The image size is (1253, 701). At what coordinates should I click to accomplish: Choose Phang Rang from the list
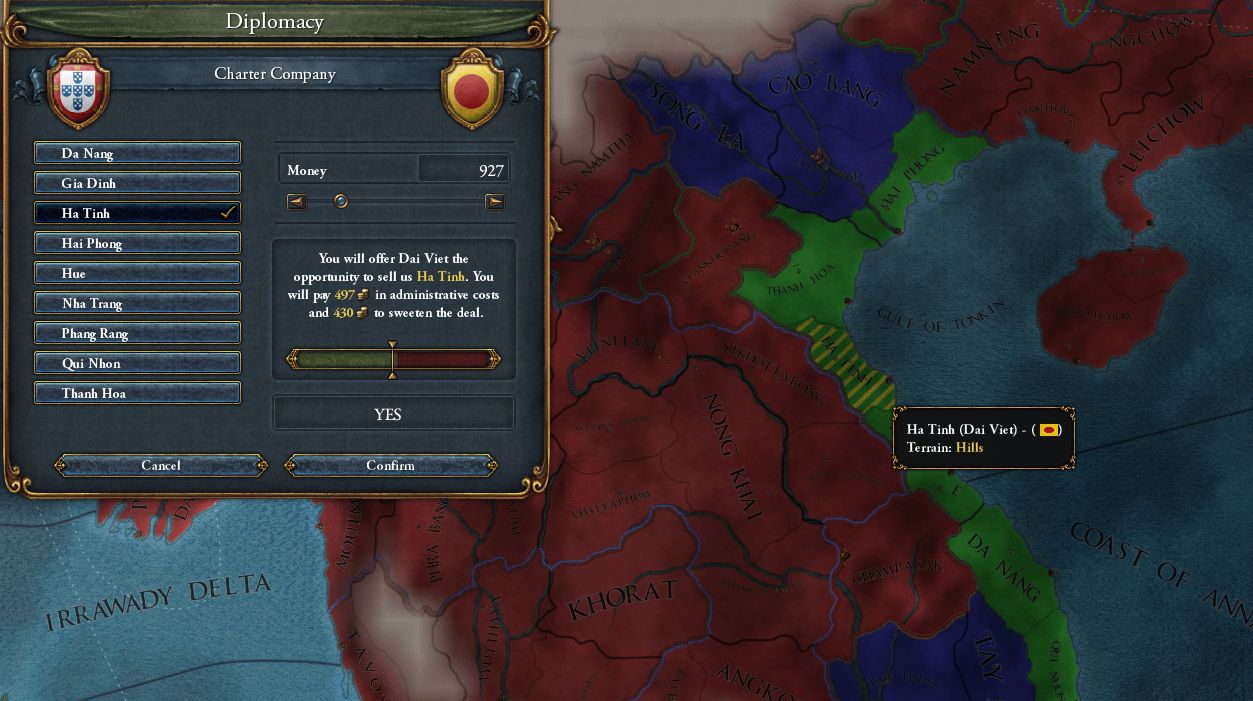pos(137,333)
